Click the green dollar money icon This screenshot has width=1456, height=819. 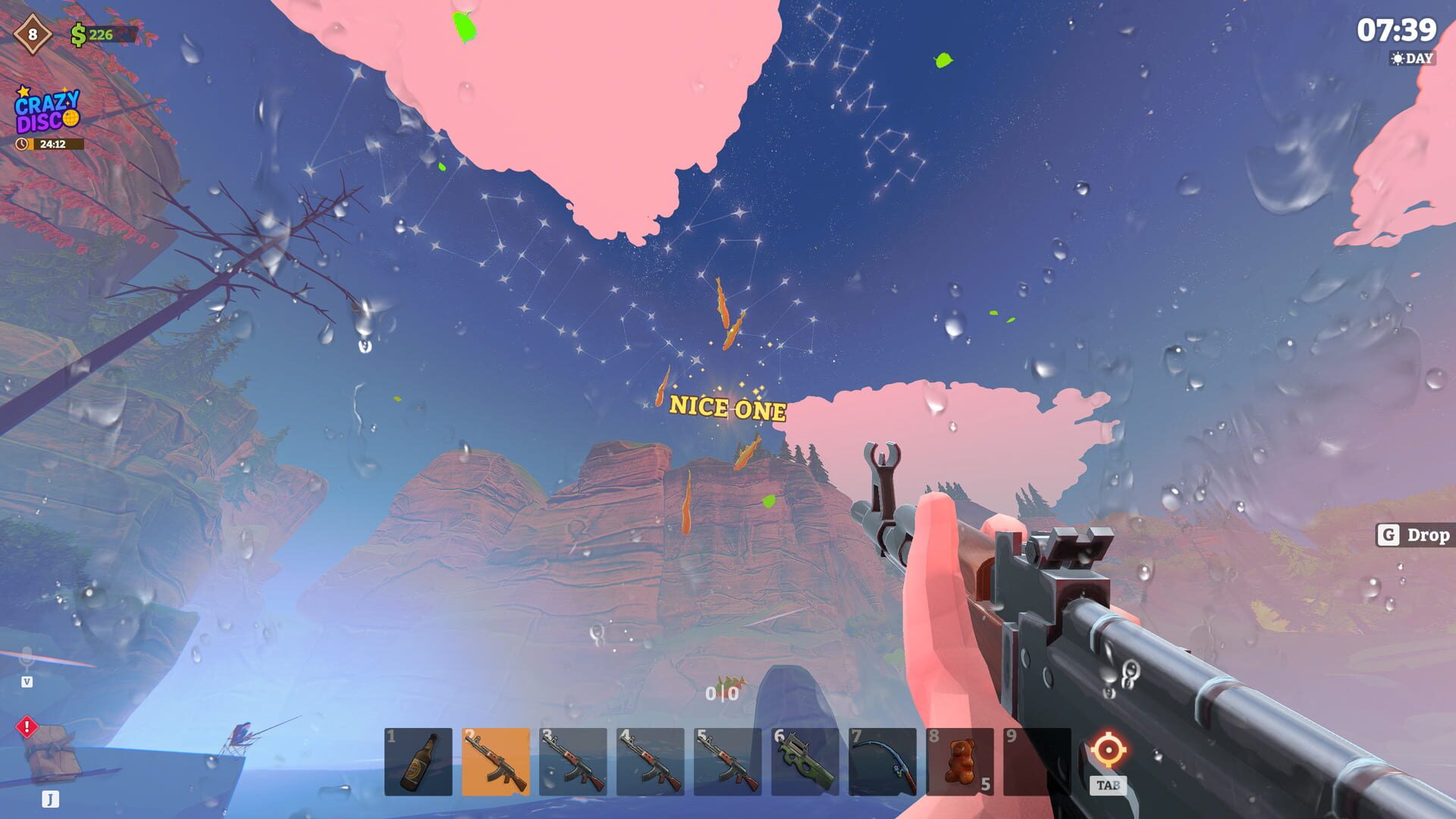[x=79, y=33]
